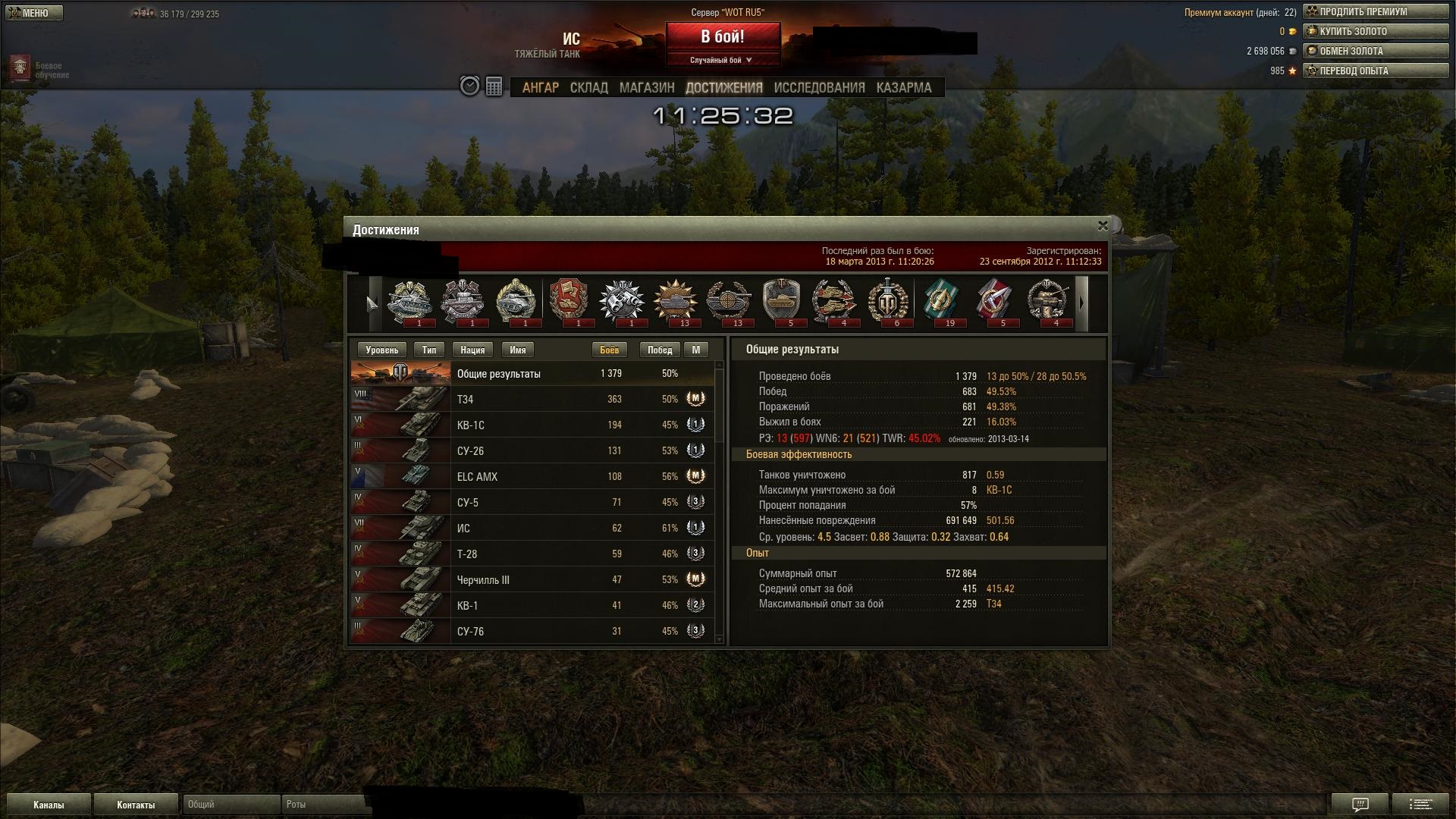Open the МЕНЮ button
The width and height of the screenshot is (1456, 819).
click(x=33, y=13)
